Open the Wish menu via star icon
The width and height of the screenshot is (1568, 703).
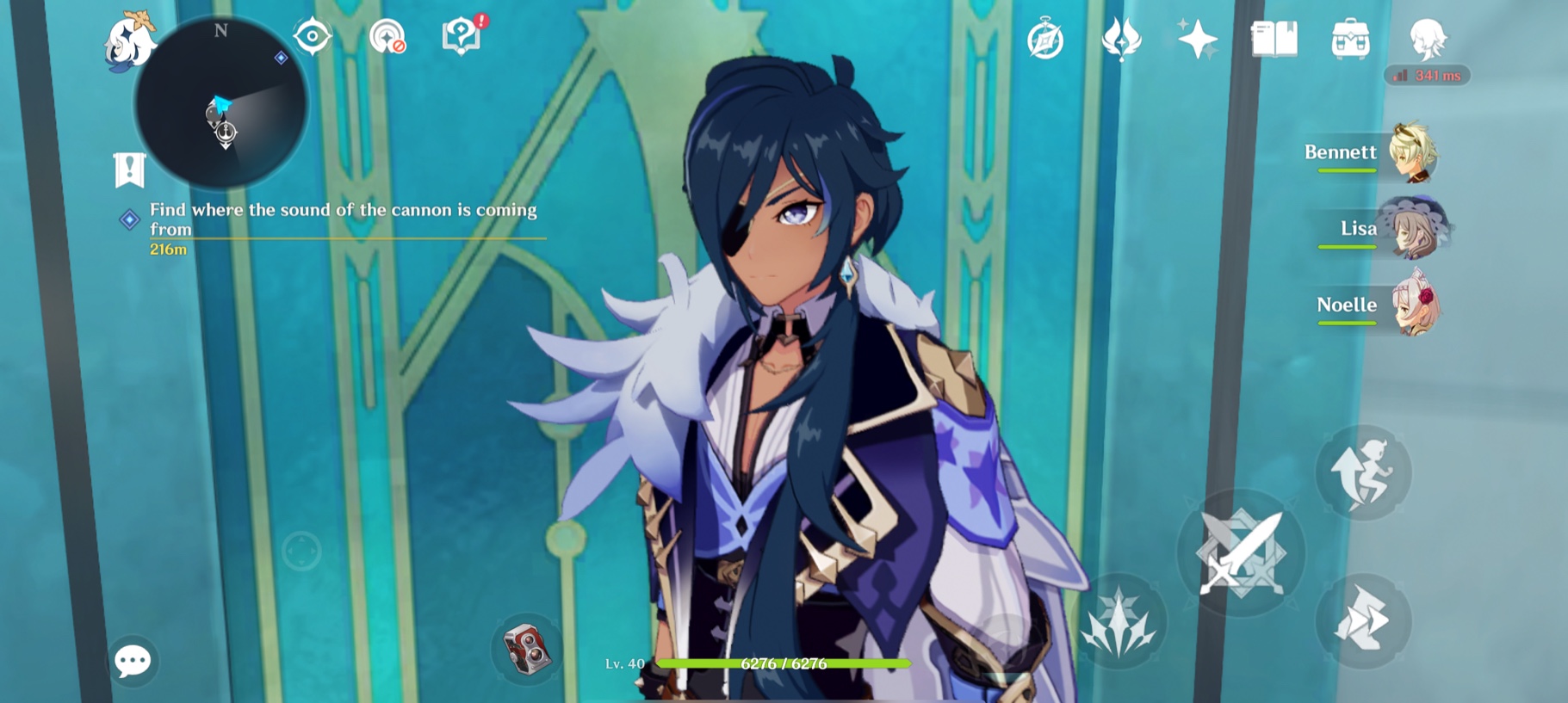[x=1196, y=40]
